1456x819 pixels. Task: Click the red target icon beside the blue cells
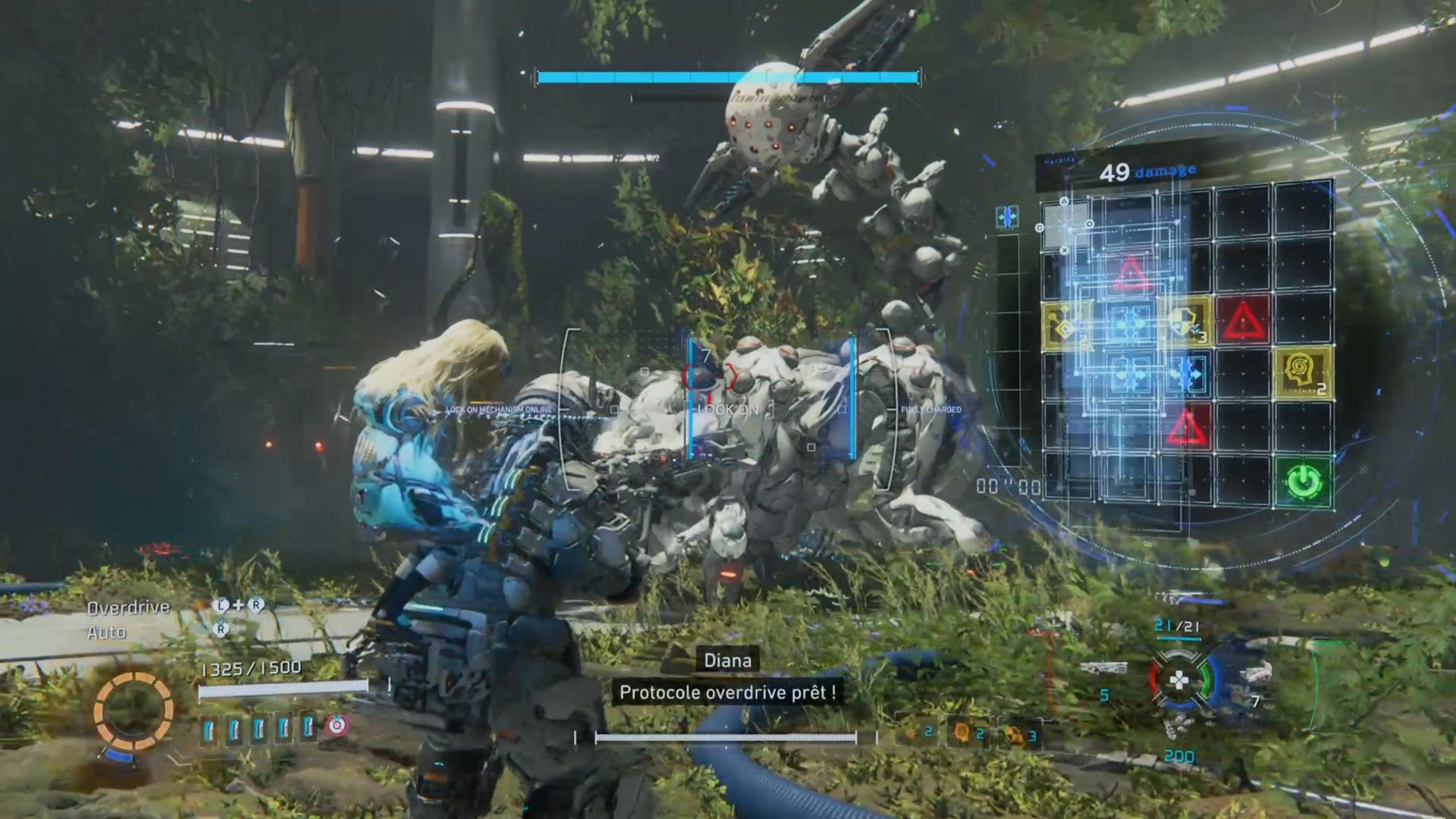coord(337,726)
